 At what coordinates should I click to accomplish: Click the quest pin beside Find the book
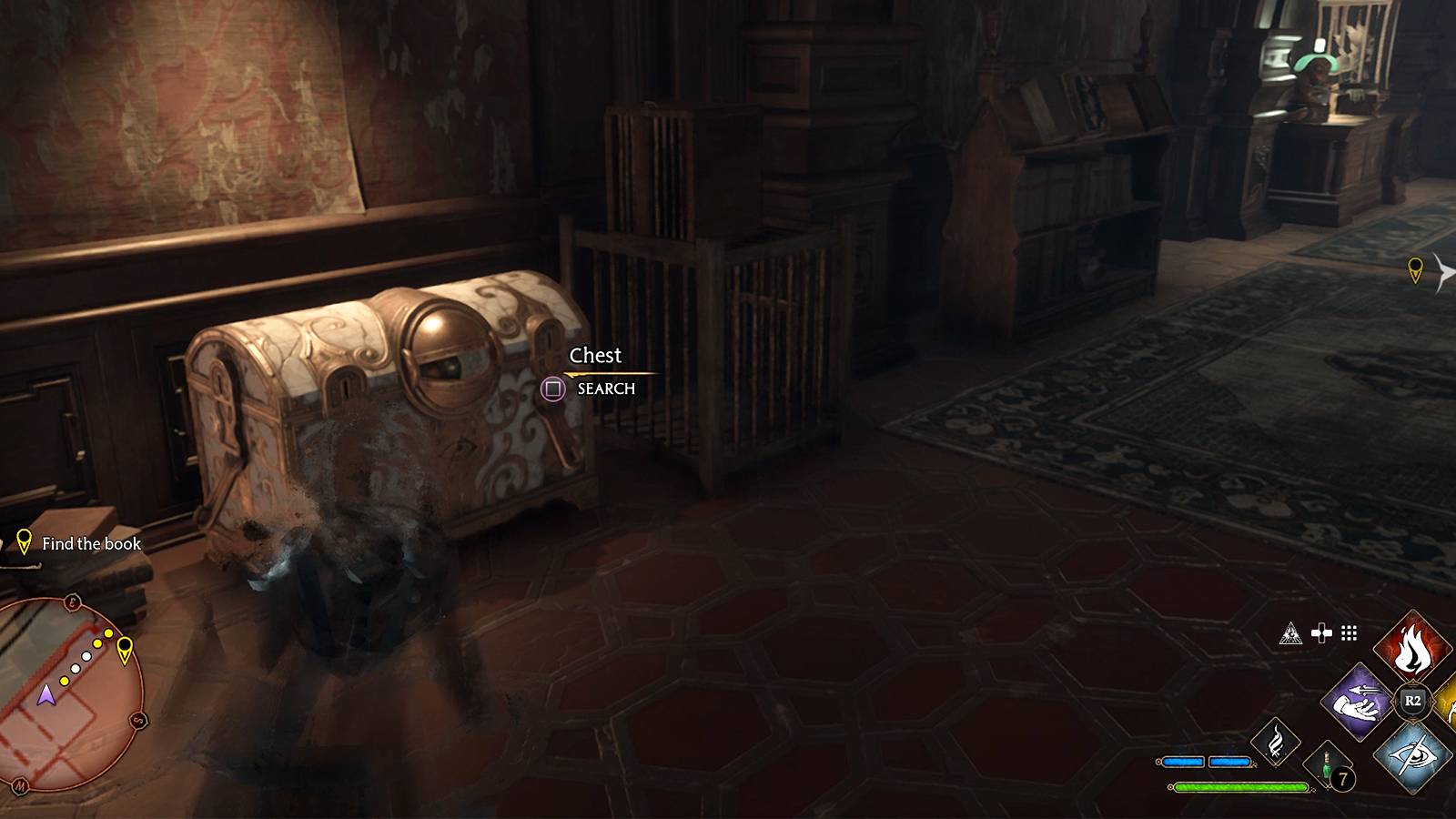(23, 543)
